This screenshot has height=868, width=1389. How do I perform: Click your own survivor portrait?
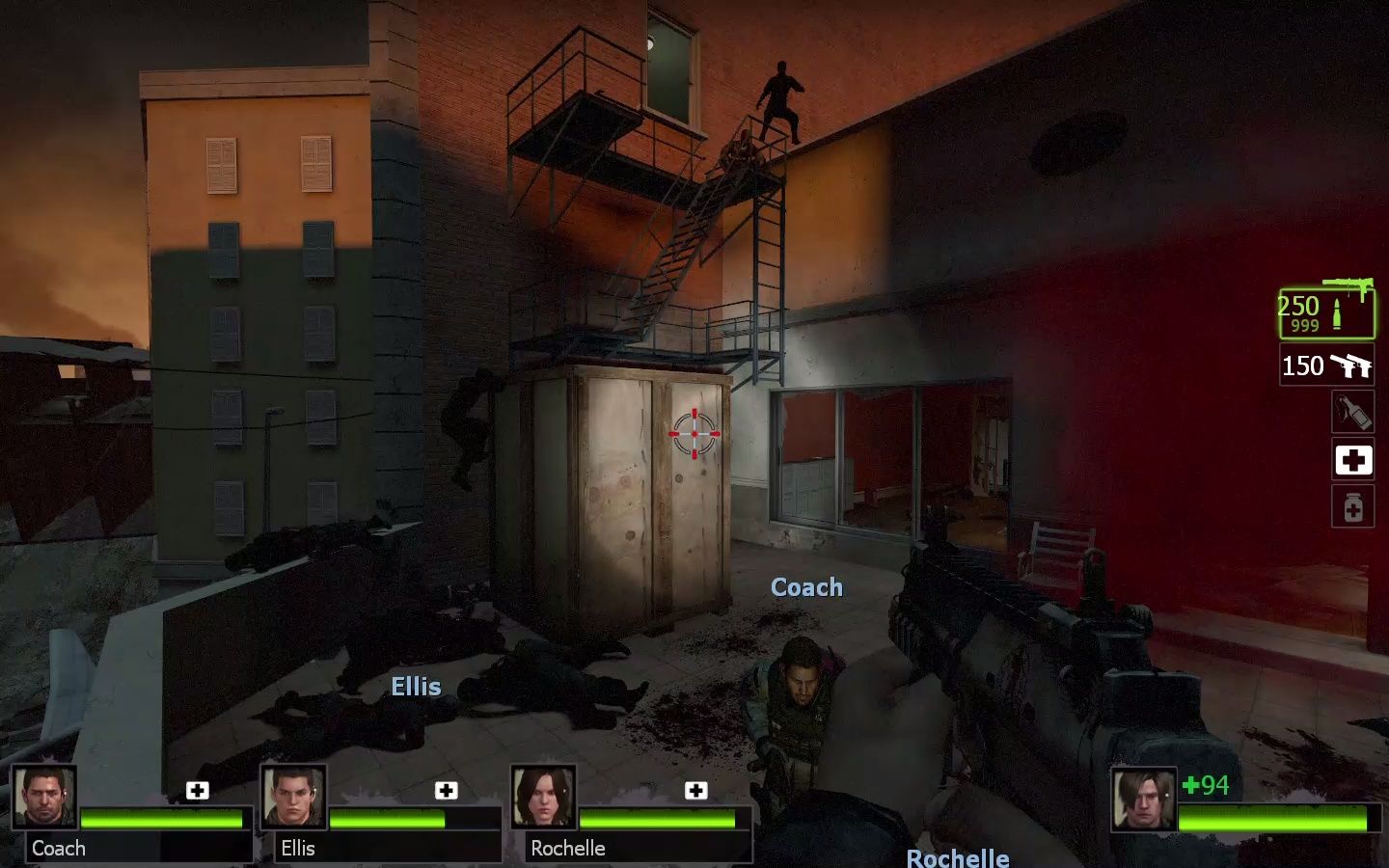1144,799
